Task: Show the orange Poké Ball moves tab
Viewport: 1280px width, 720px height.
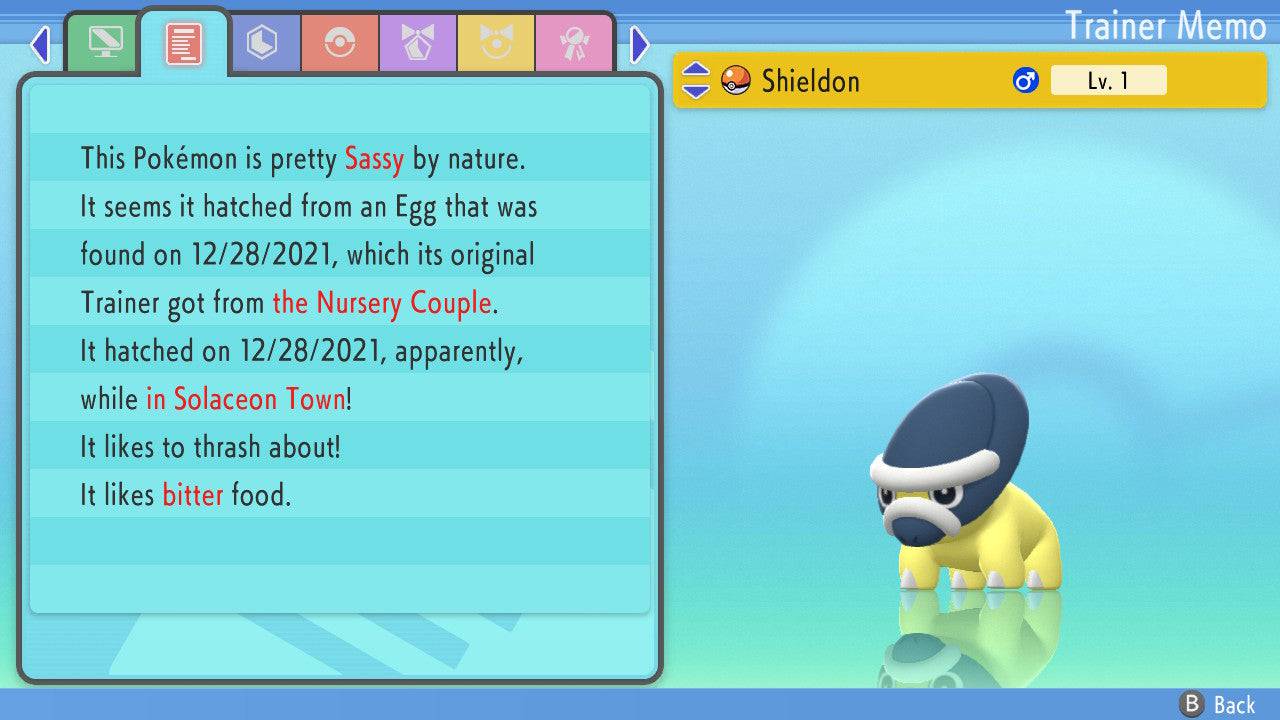Action: tap(340, 44)
